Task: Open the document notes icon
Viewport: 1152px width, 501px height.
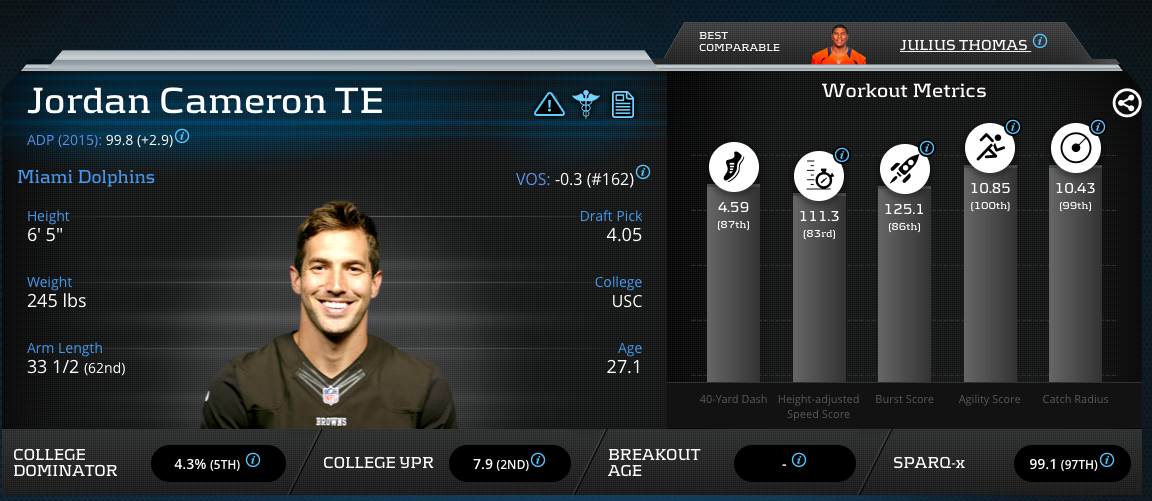Action: [x=623, y=103]
